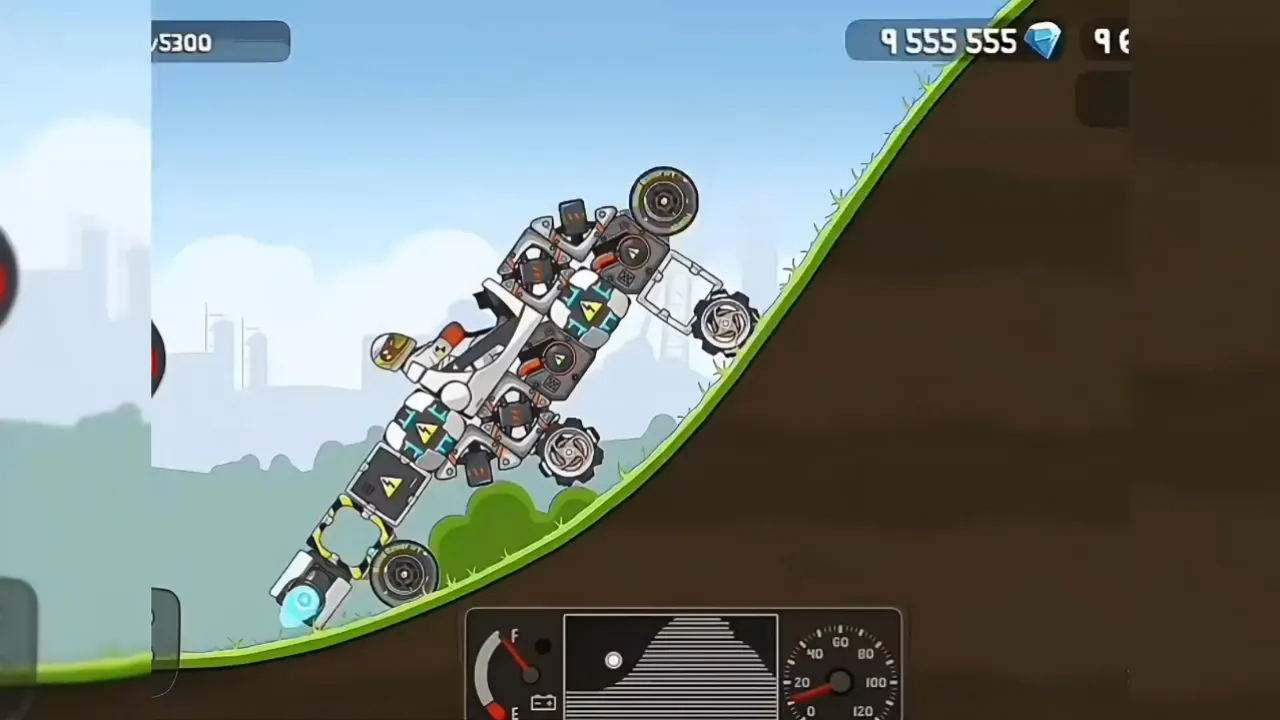This screenshot has width=1280, height=720.
Task: Tap the dark square button below the gem counter
Action: 1102,97
